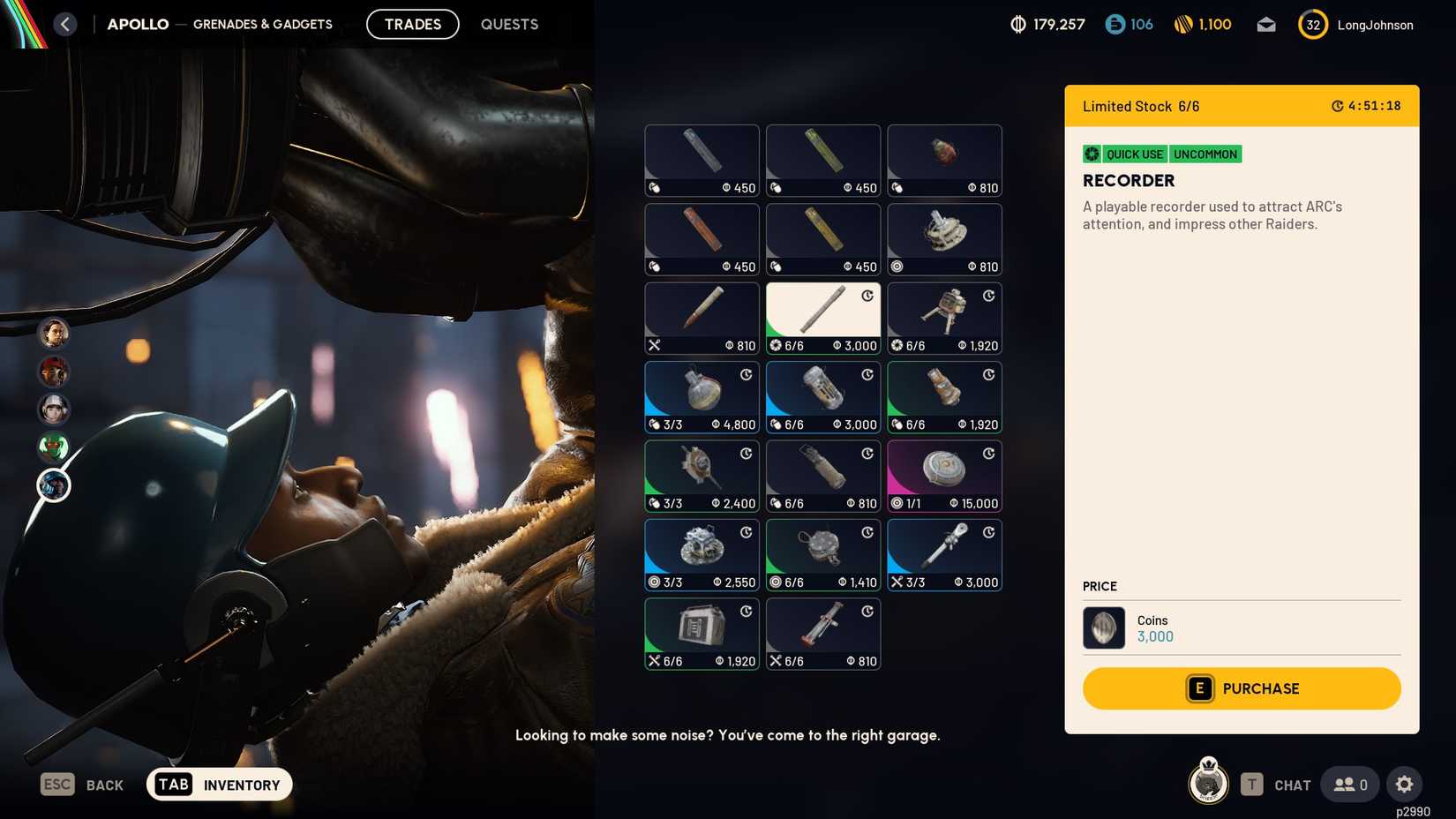The height and width of the screenshot is (819, 1456).
Task: Select the highlighted Recorder item in the grid
Action: (822, 318)
